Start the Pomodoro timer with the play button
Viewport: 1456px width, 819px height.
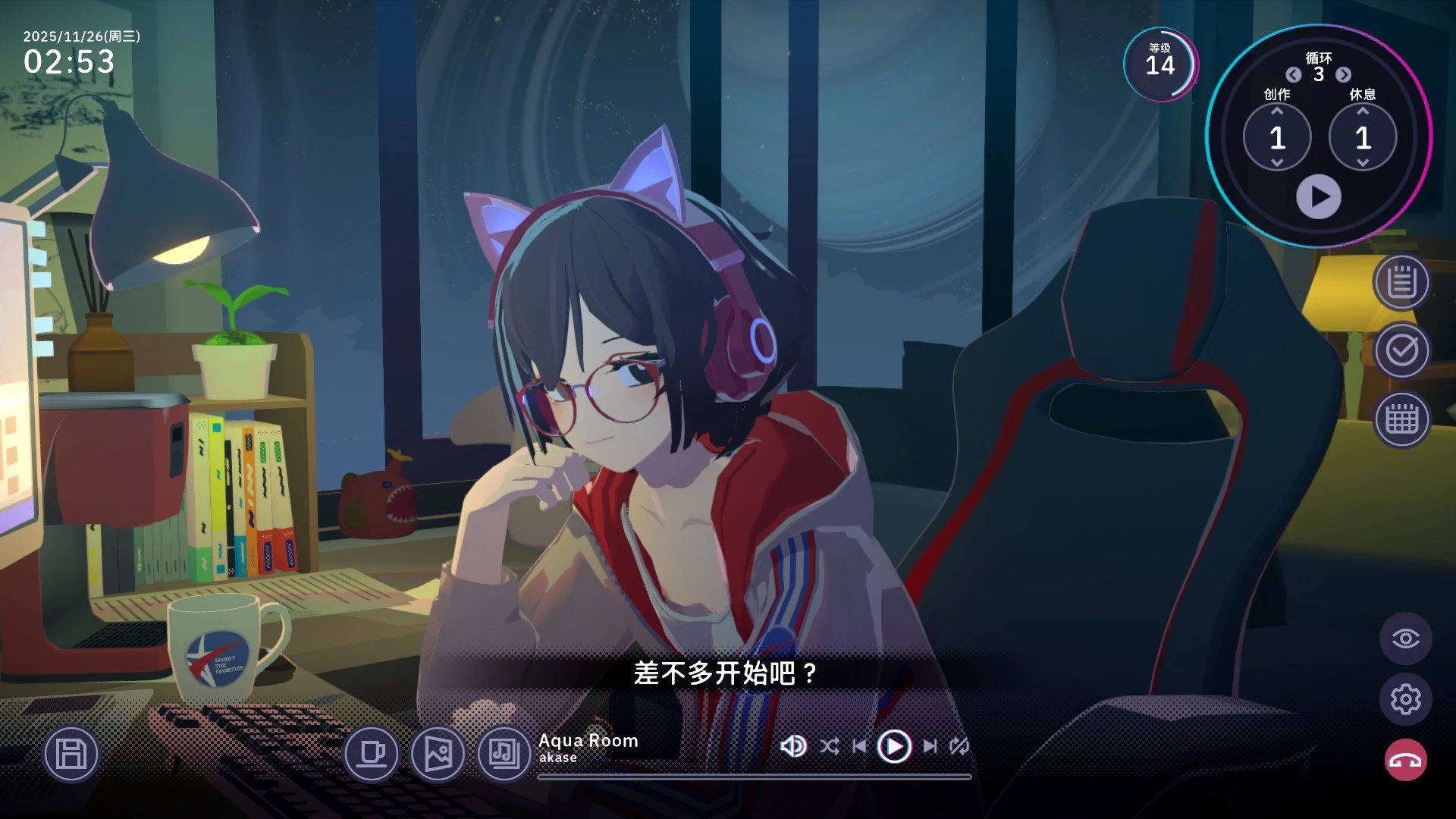pyautogui.click(x=1319, y=197)
